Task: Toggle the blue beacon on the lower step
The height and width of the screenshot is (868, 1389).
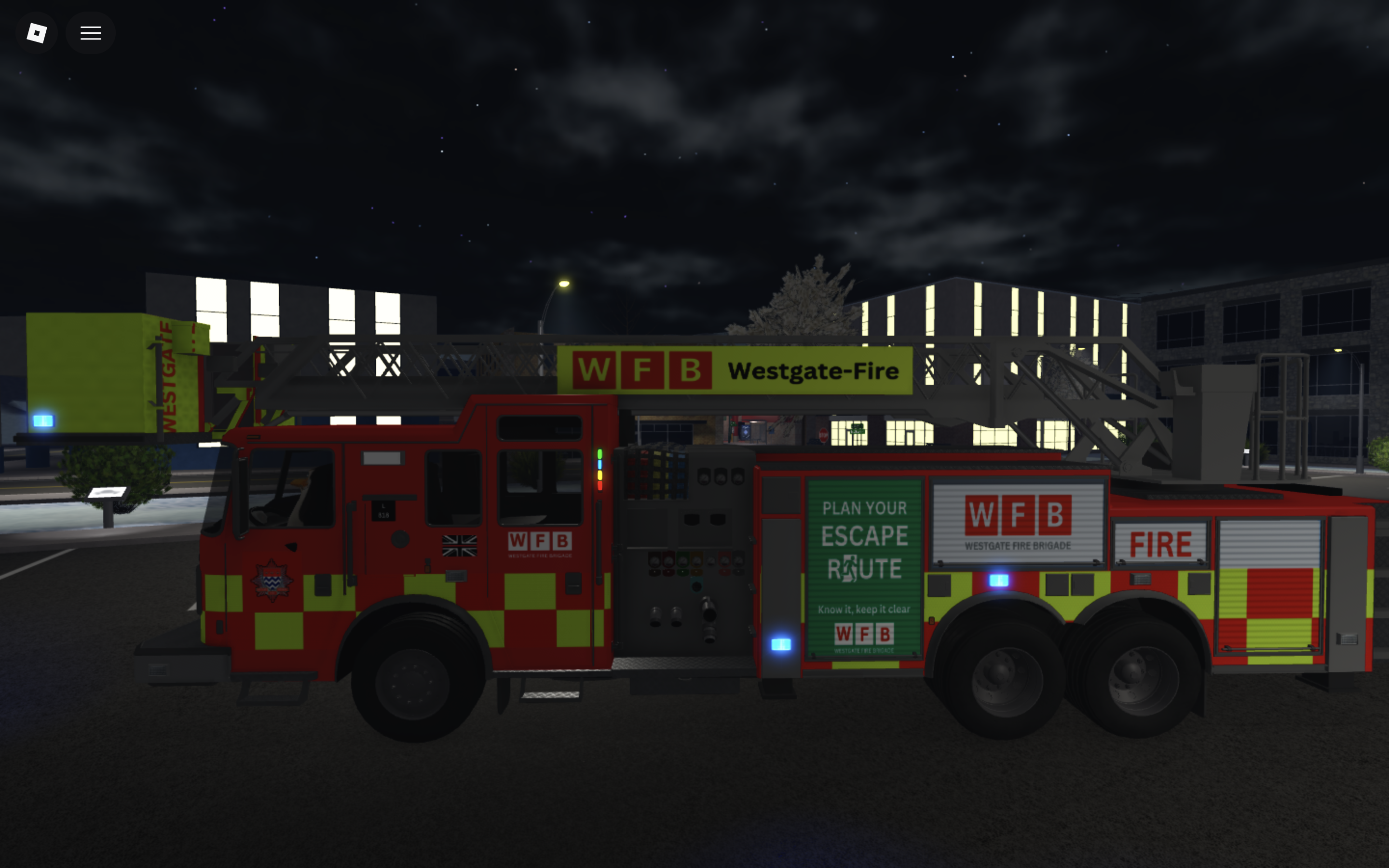Action: coord(781,645)
